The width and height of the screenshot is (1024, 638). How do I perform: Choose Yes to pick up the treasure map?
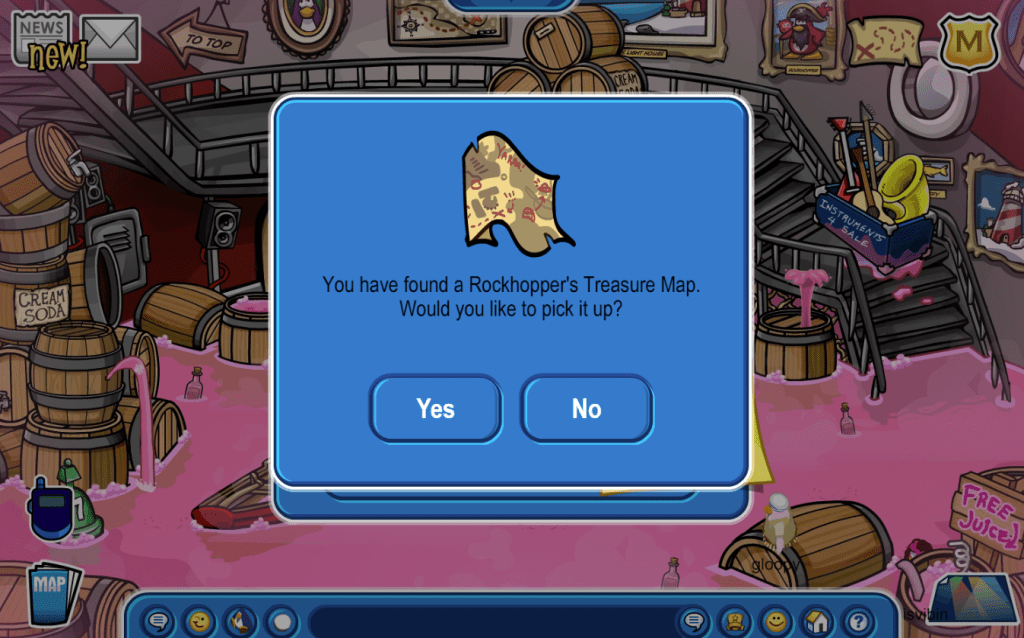click(x=435, y=408)
